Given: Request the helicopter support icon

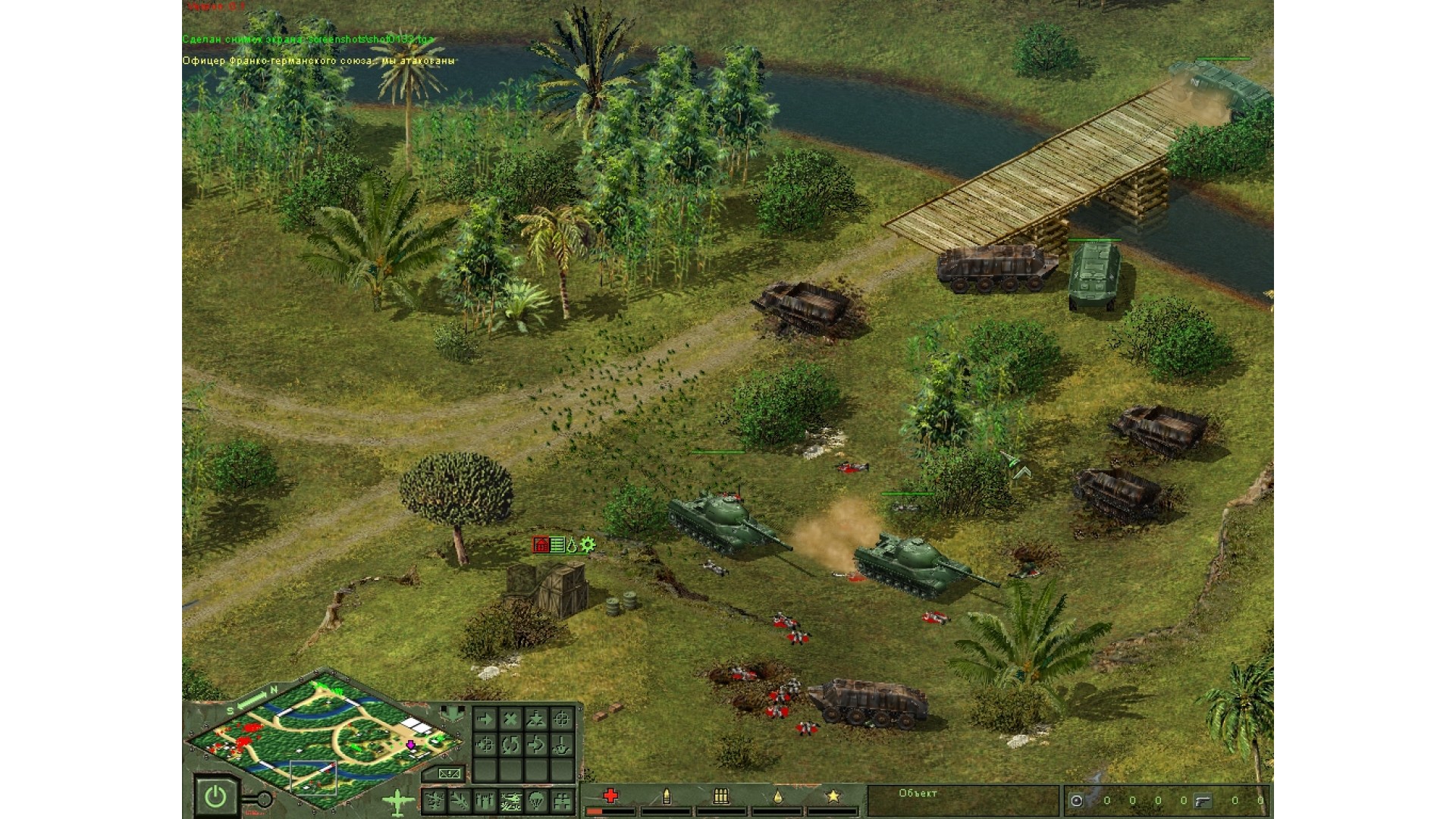Looking at the screenshot, I should pos(510,800).
